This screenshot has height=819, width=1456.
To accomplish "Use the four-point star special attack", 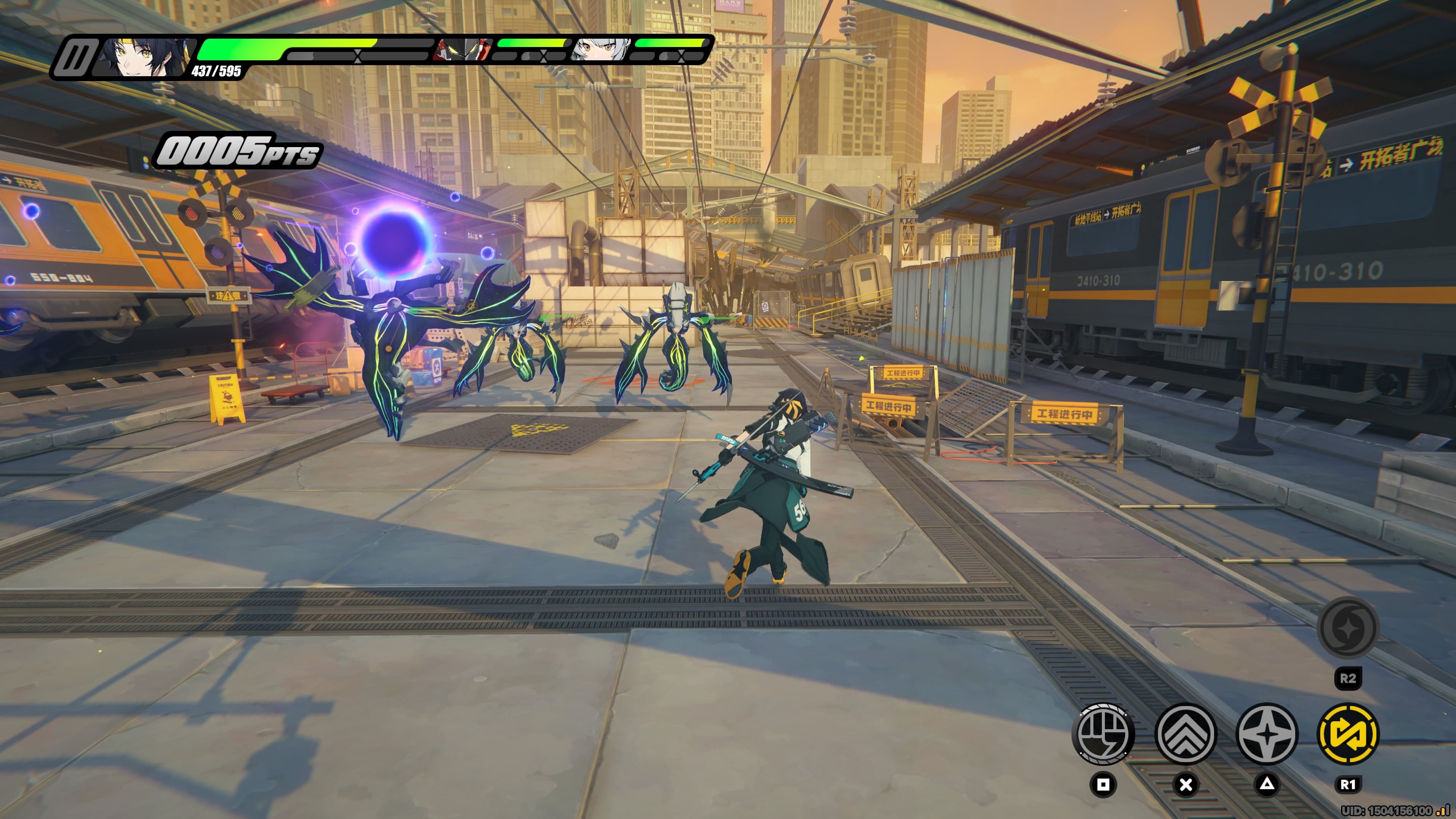I will 1267,734.
